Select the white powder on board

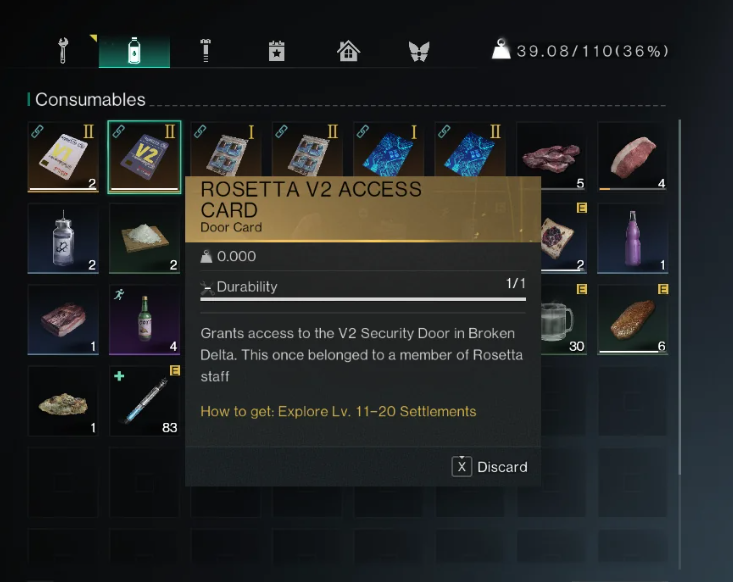(x=144, y=238)
